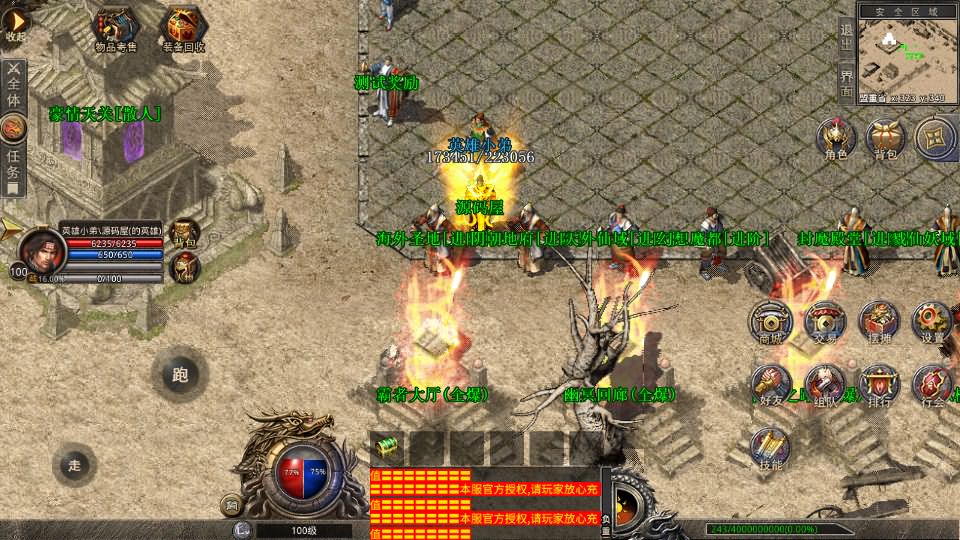Collapse the top menu with 收起 arrow
This screenshot has width=960, height=540.
pos(16,23)
